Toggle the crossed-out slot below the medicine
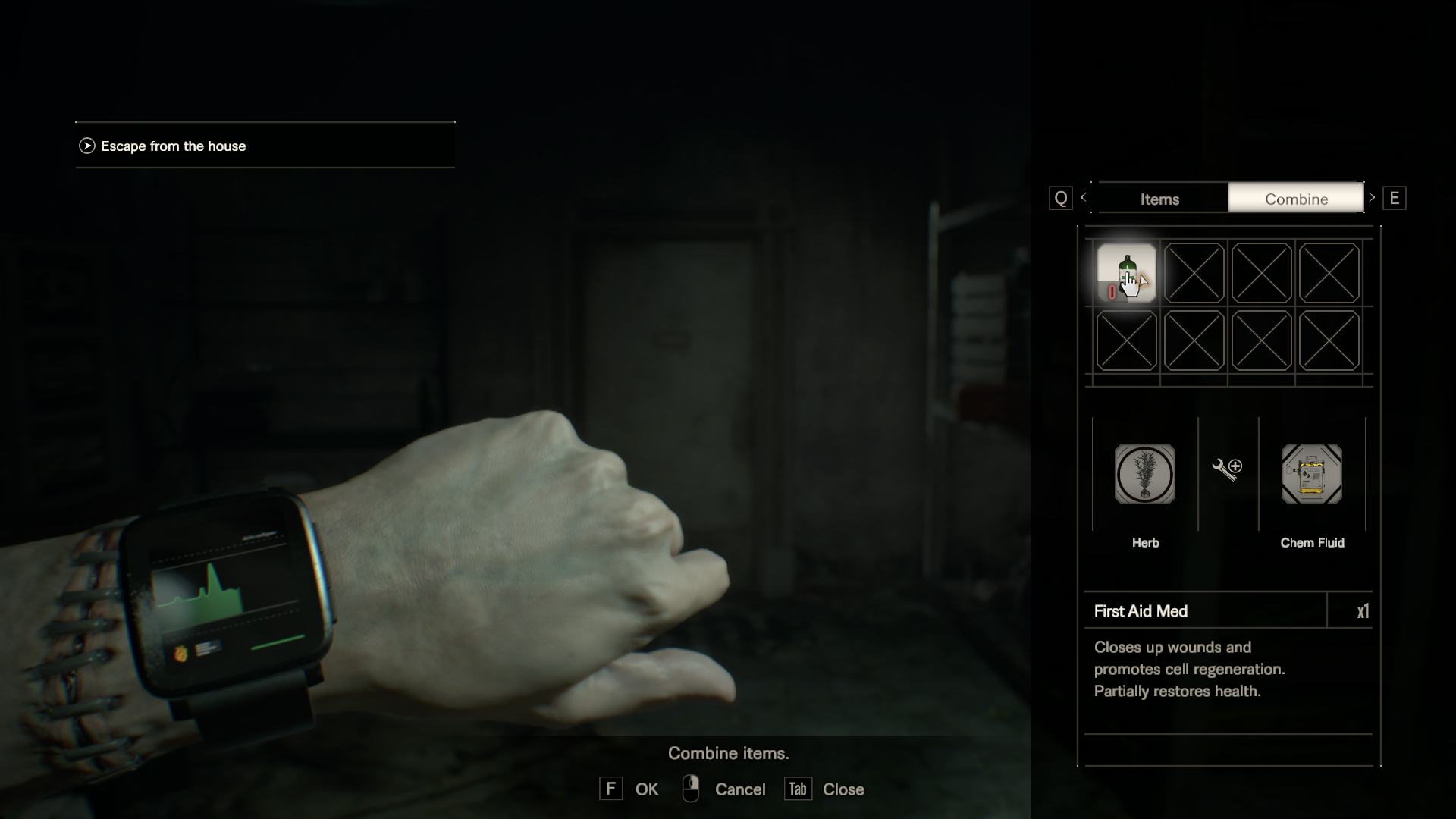Image resolution: width=1456 pixels, height=819 pixels. click(1126, 342)
